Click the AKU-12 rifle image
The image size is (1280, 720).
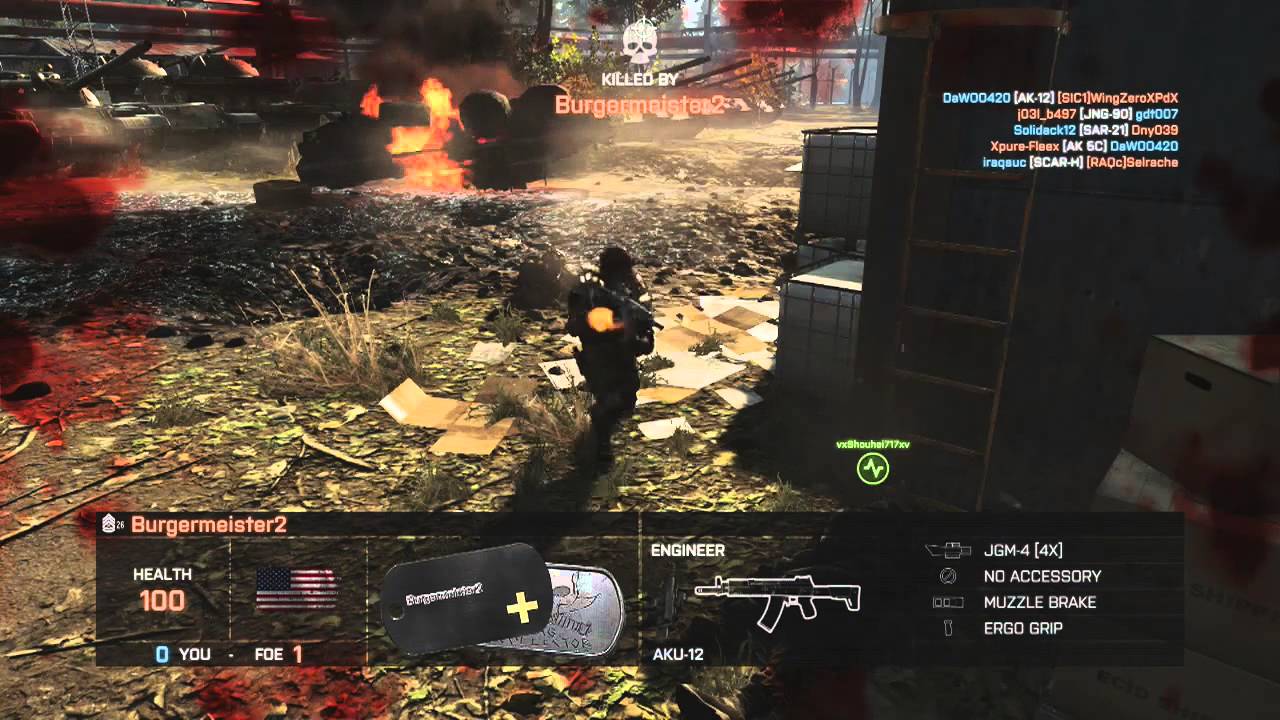click(777, 598)
